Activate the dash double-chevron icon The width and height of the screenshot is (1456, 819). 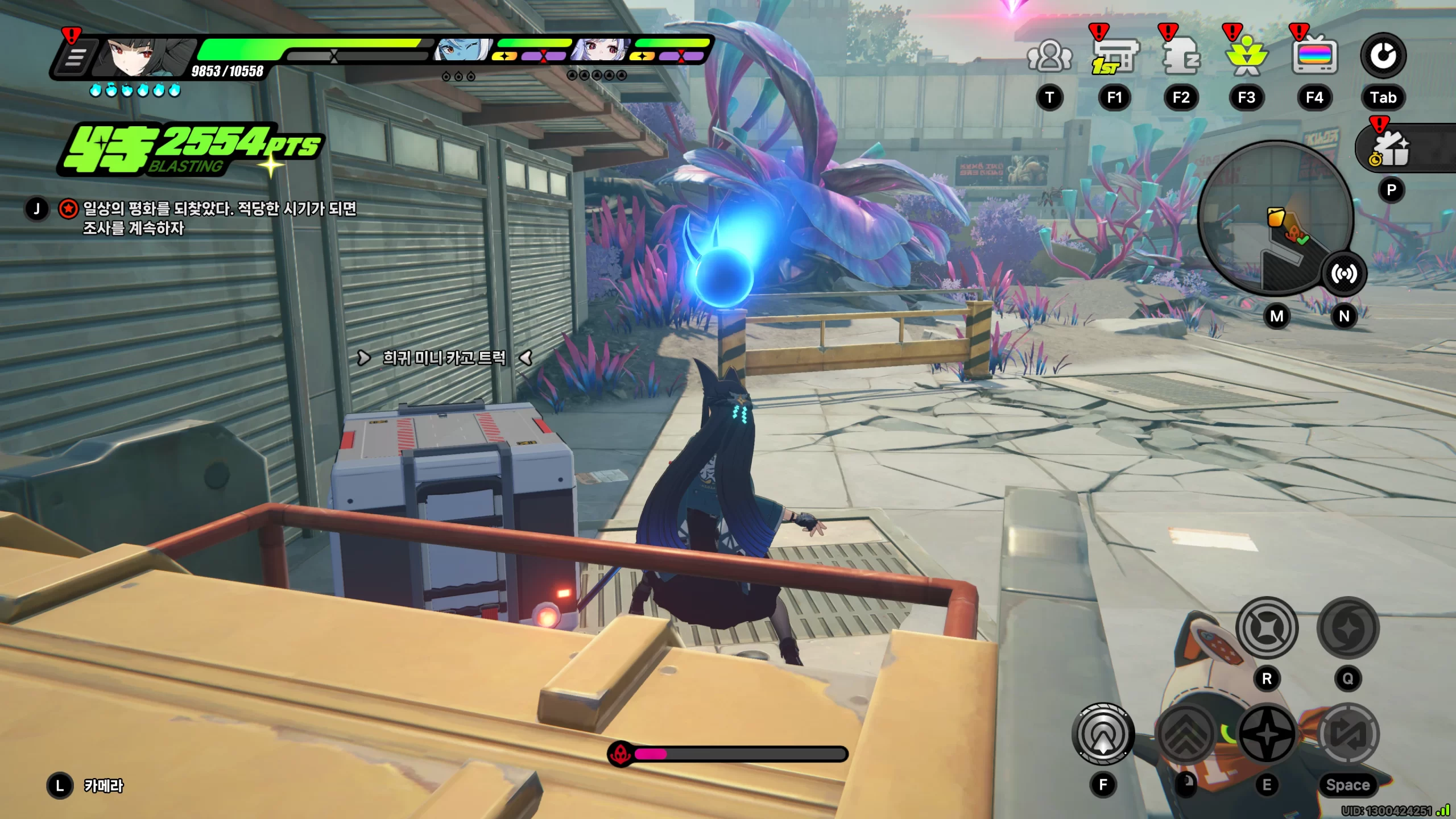[x=1186, y=734]
